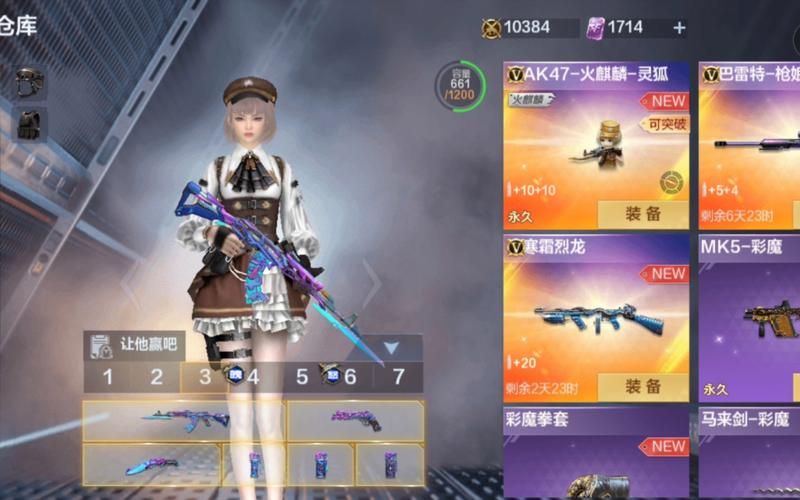Select loadout bag 3

205,377
